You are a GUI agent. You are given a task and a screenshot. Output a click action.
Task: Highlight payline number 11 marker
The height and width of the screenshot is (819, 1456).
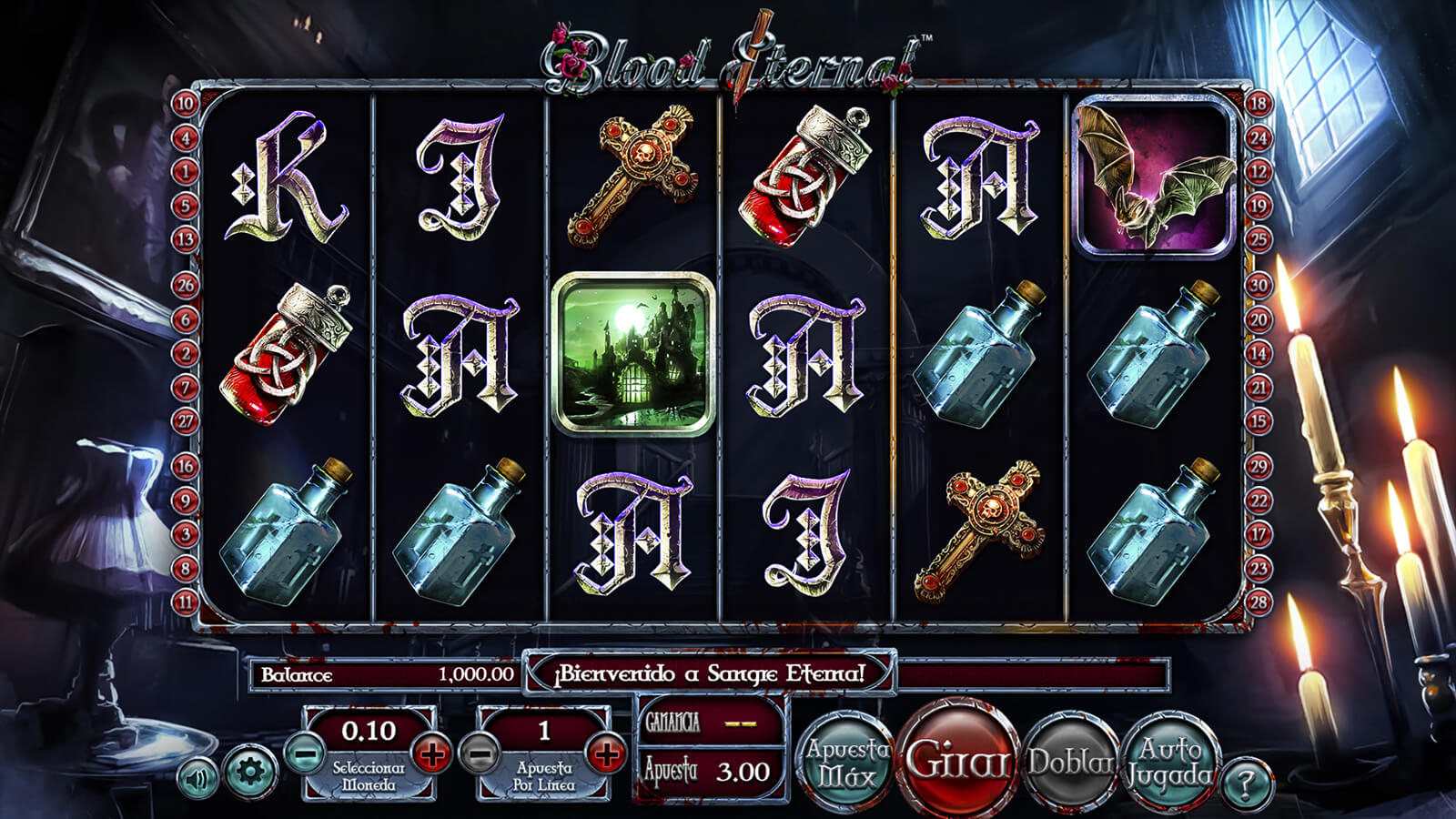pos(185,602)
